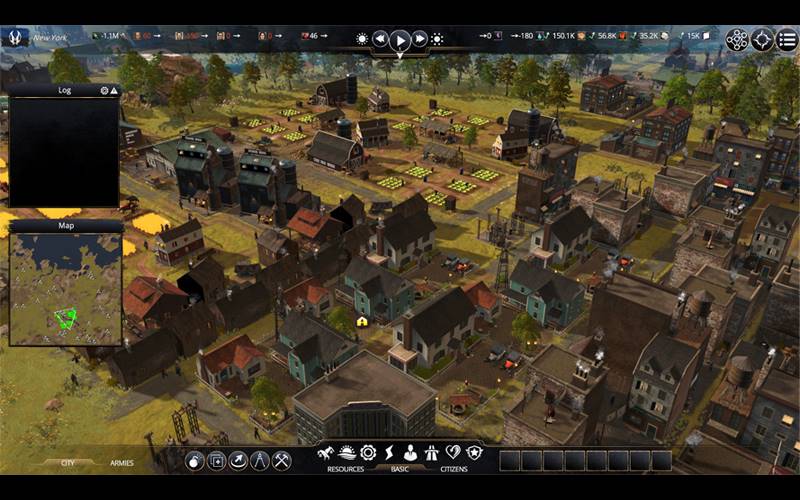Collapse the Log panel with the triangle
The height and width of the screenshot is (500, 800).
[114, 90]
